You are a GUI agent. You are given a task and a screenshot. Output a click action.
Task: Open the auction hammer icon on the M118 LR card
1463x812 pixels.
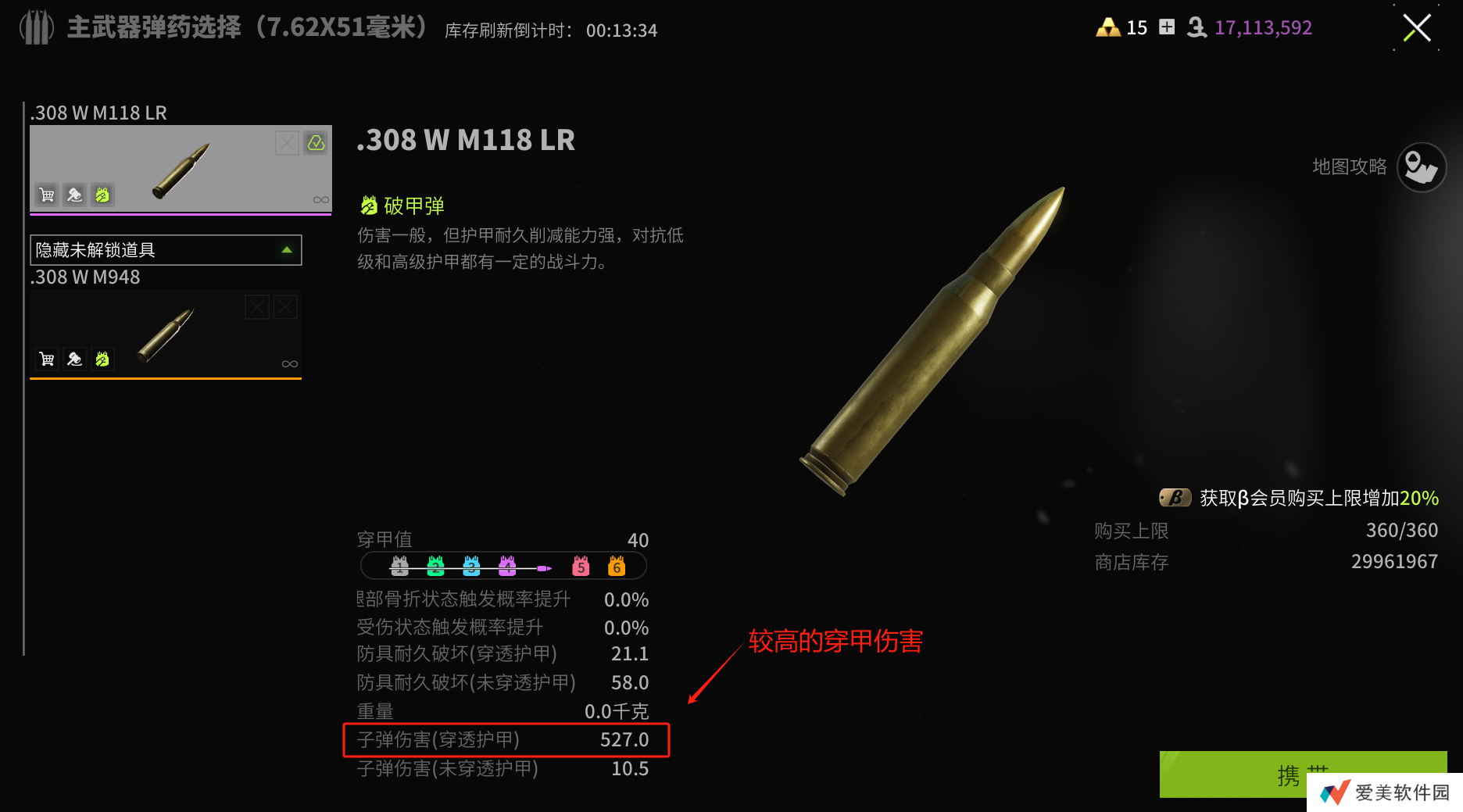[x=74, y=195]
